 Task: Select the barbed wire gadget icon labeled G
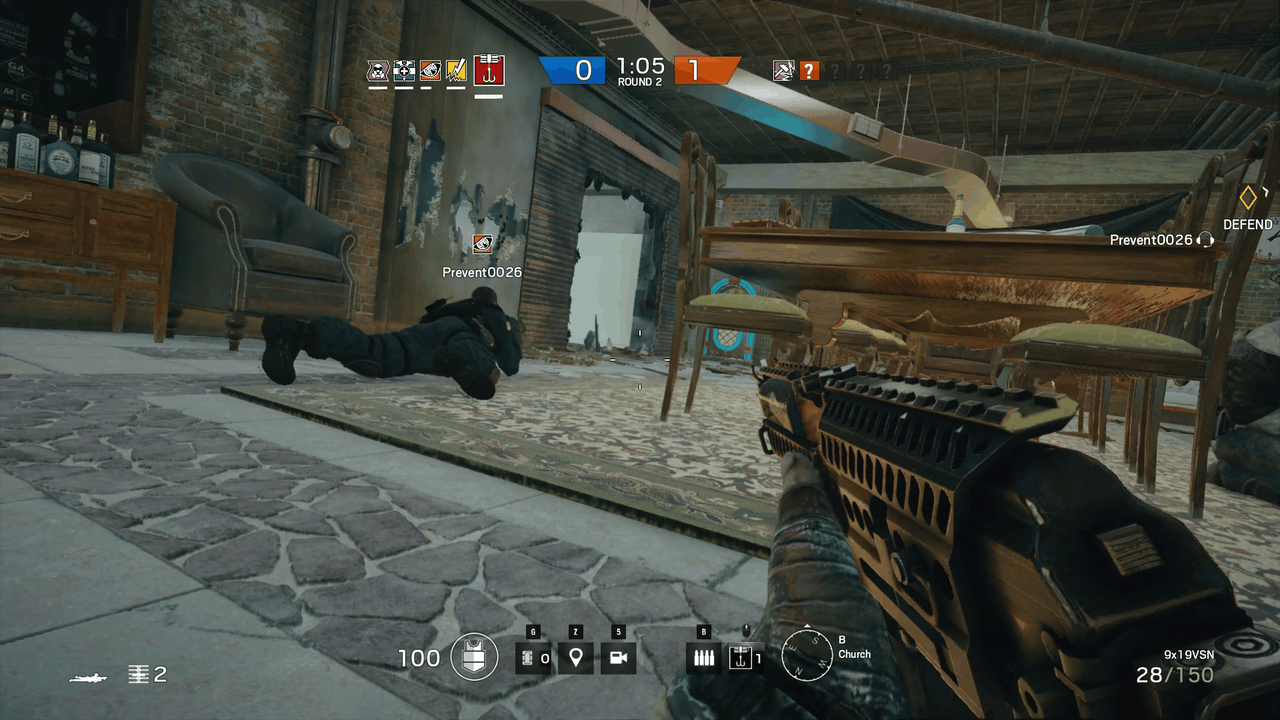click(533, 658)
